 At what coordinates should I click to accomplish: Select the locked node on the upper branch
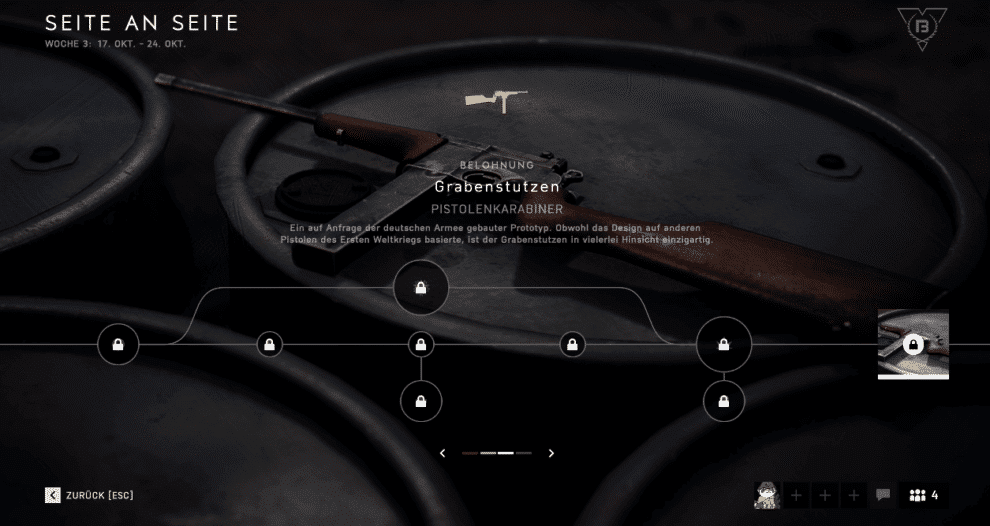421,288
